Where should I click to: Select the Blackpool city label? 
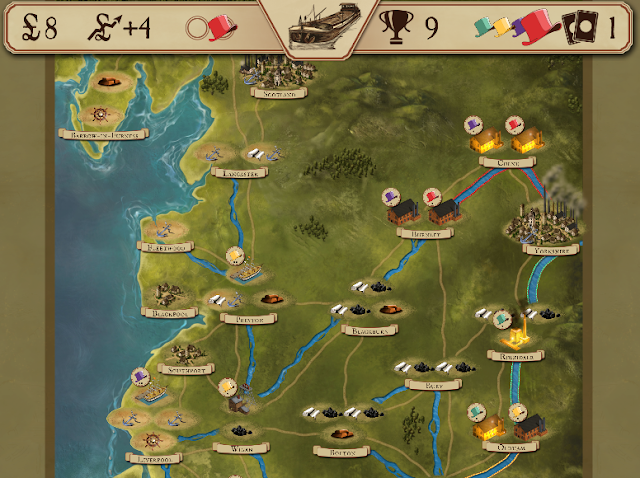[171, 313]
